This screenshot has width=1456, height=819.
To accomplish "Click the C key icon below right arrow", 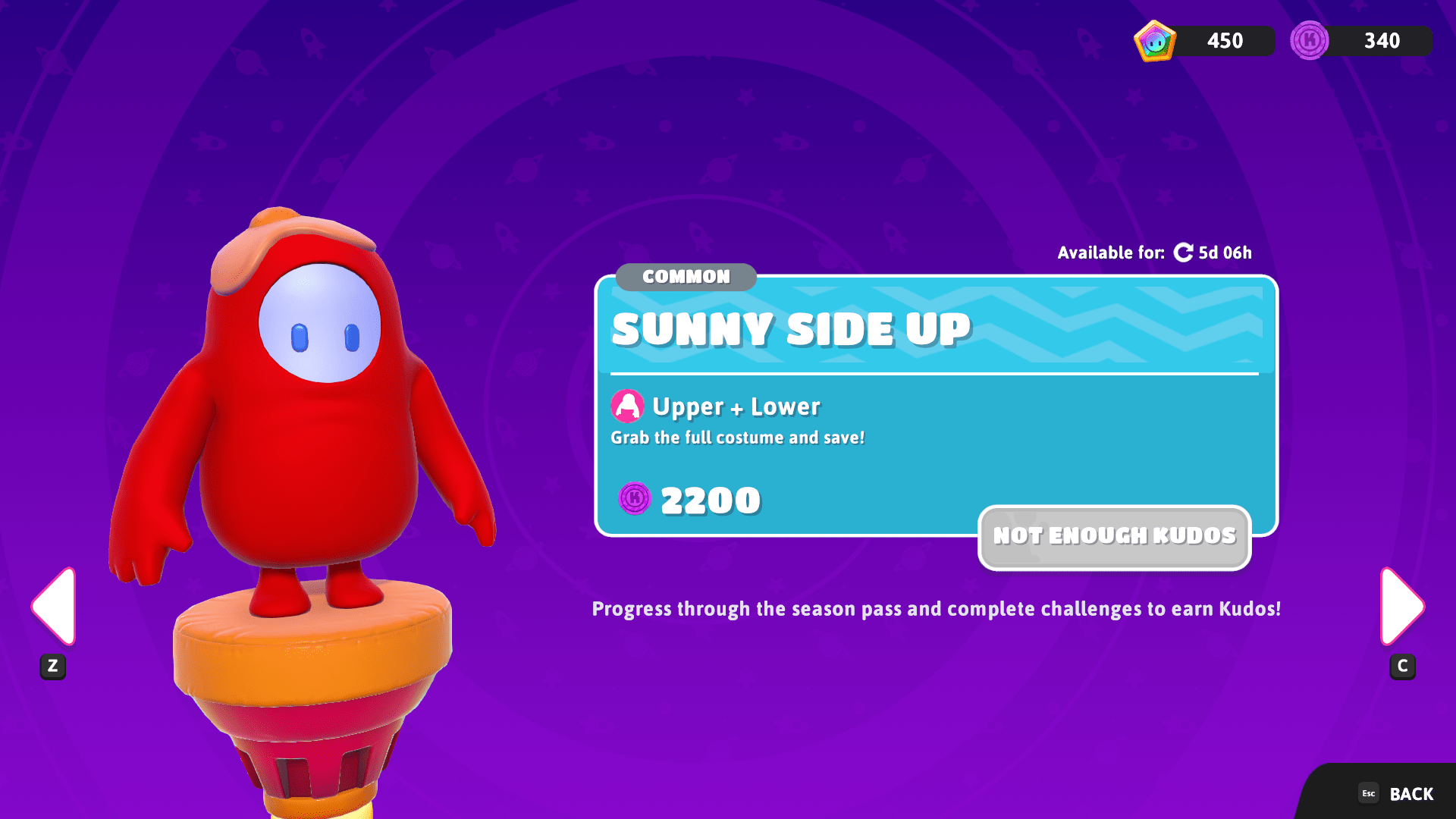I will pyautogui.click(x=1402, y=667).
